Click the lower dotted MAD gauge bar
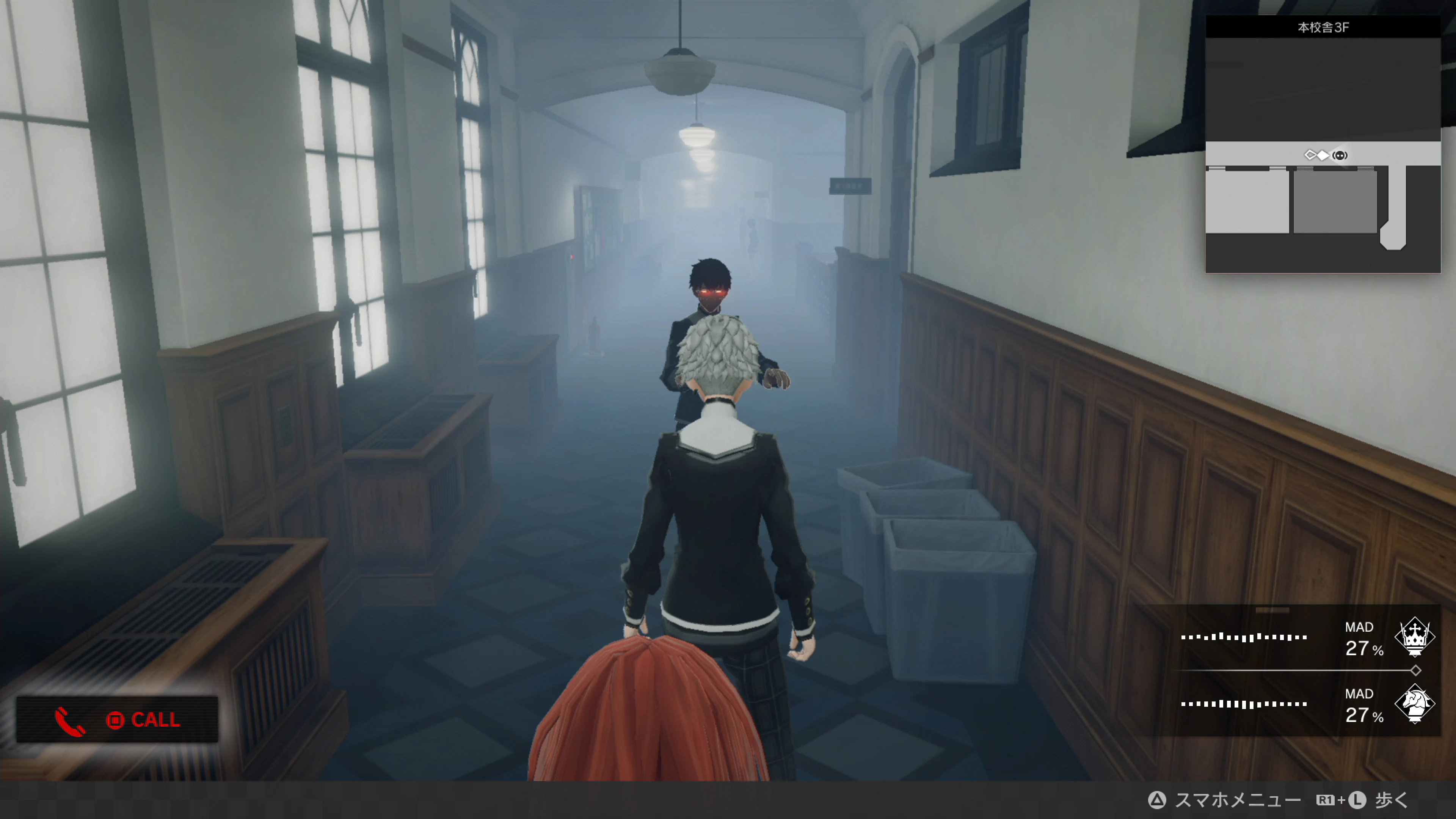Viewport: 1456px width, 819px height. [1244, 704]
